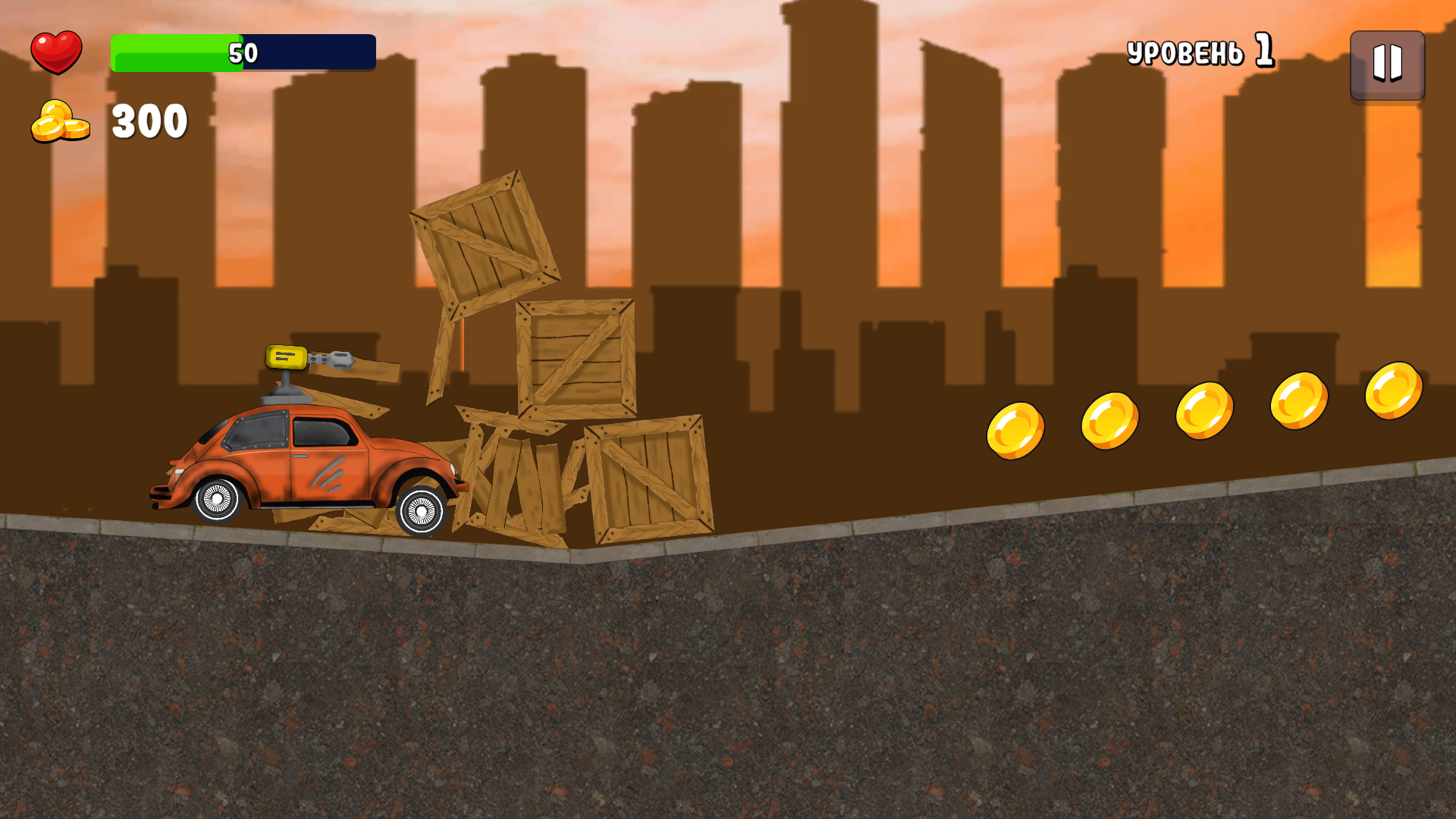Click the coin counter showing 300
The width and height of the screenshot is (1456, 819).
(149, 120)
